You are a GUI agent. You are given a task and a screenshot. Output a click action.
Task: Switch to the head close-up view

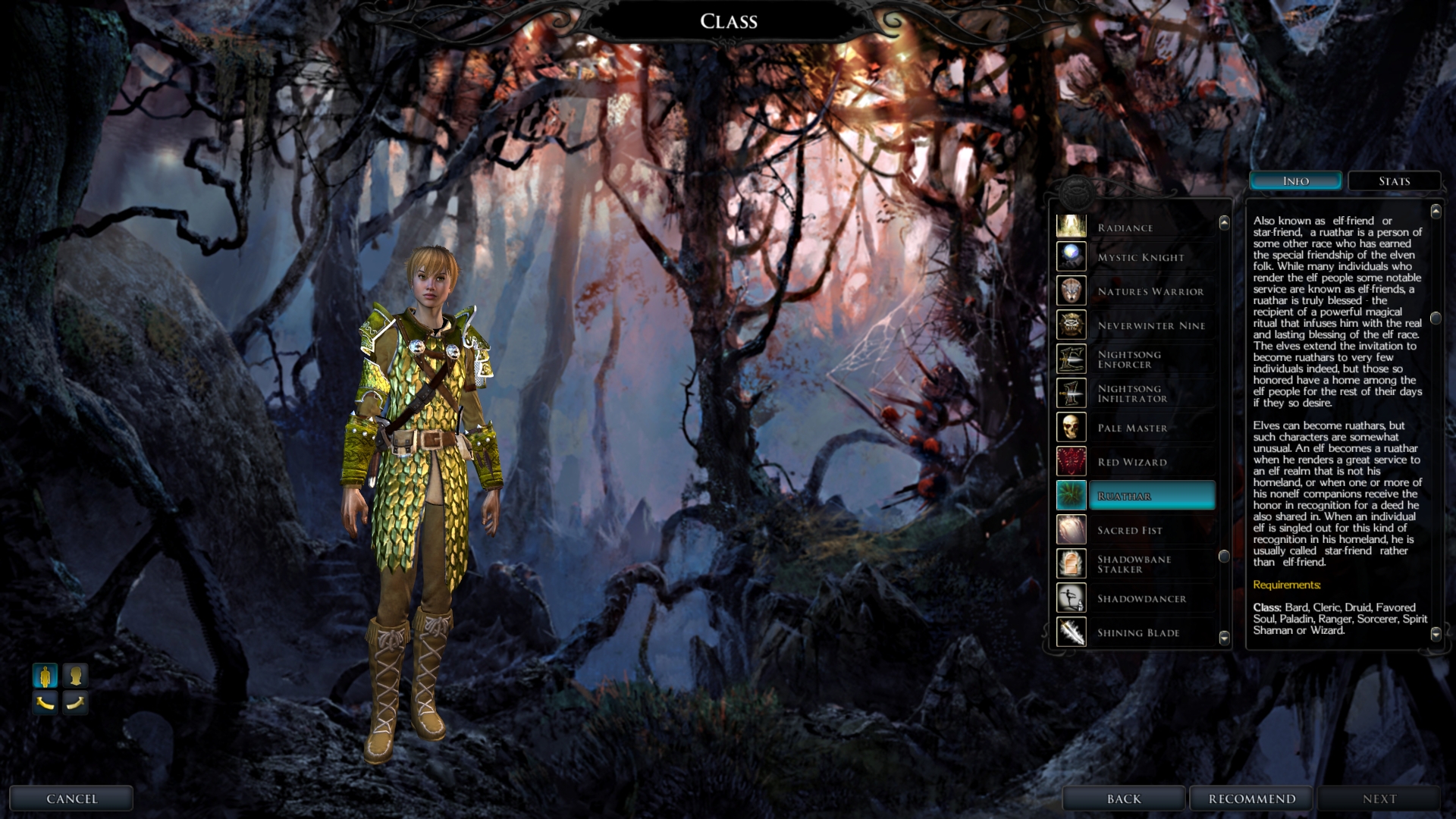click(75, 675)
